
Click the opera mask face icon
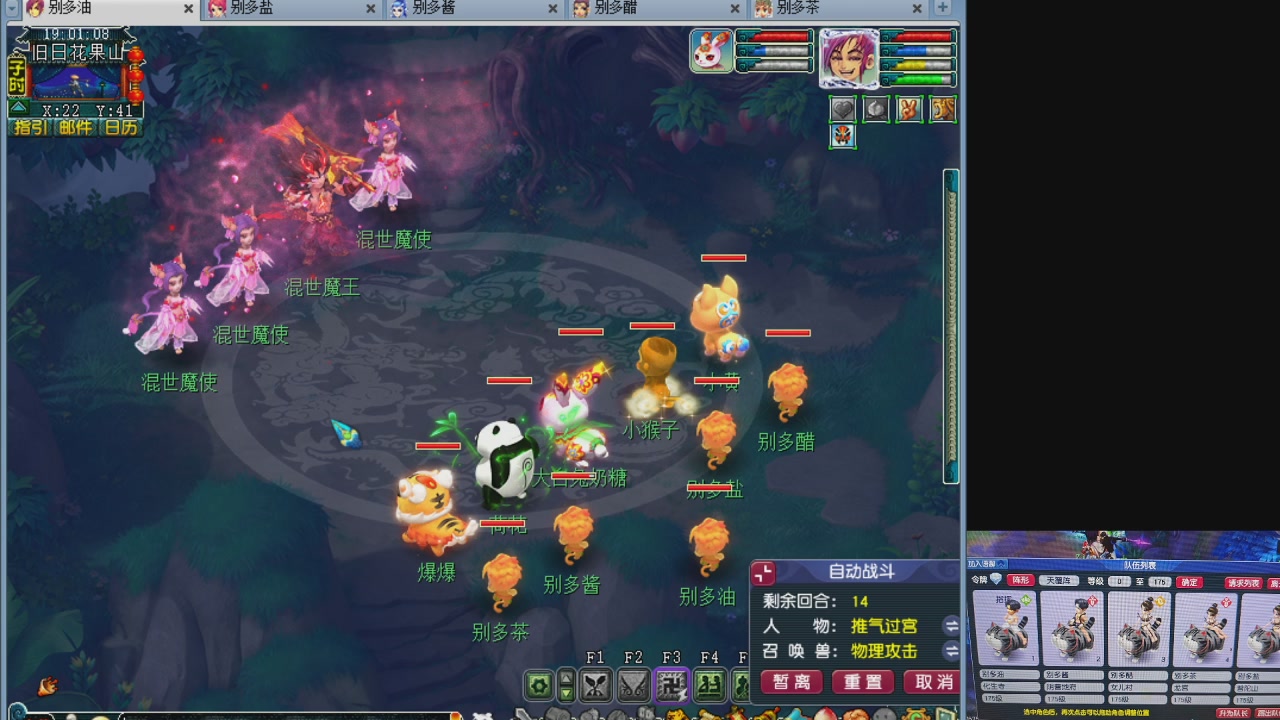coord(843,136)
